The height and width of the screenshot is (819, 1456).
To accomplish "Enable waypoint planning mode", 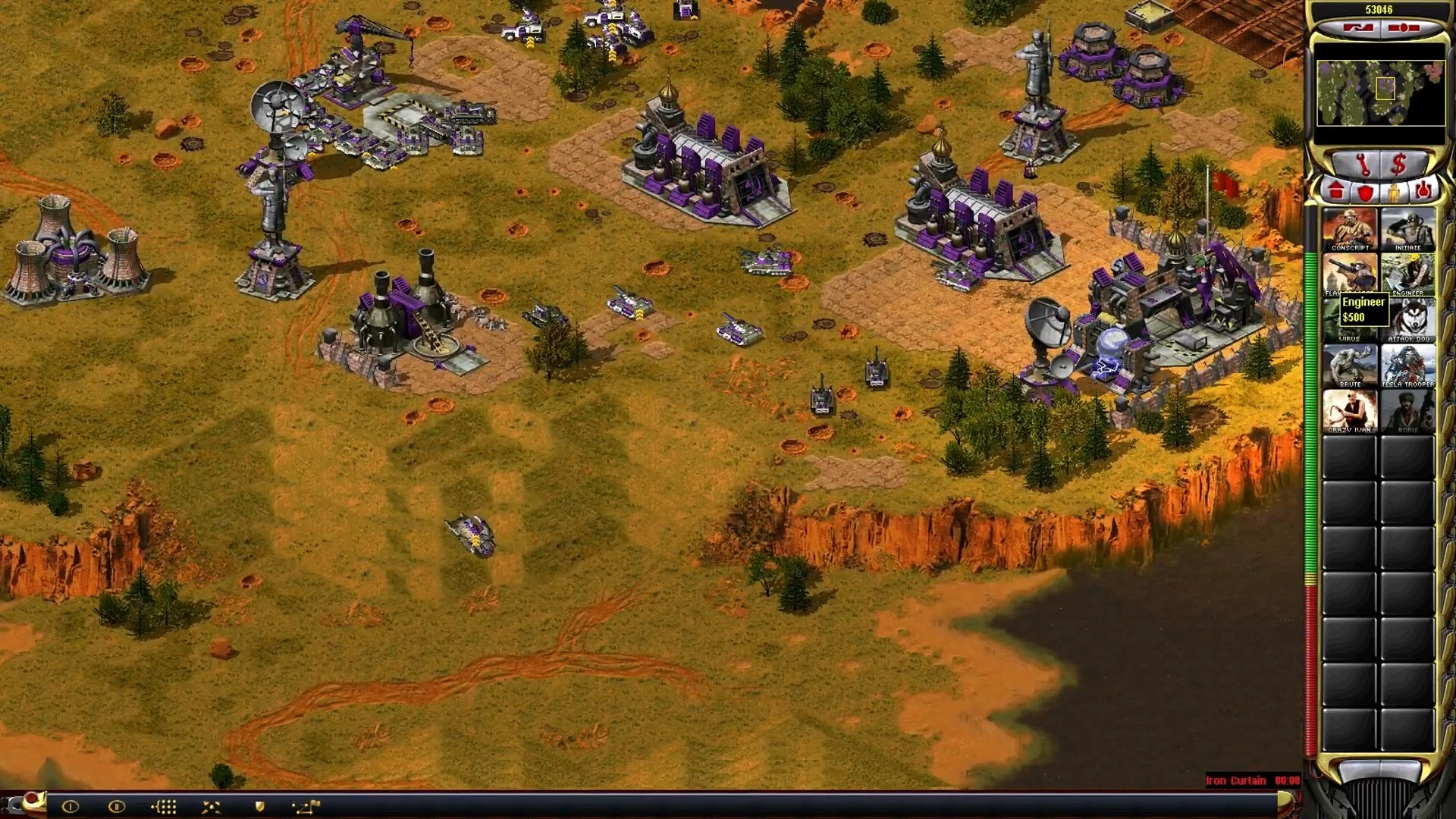I will tap(306, 806).
